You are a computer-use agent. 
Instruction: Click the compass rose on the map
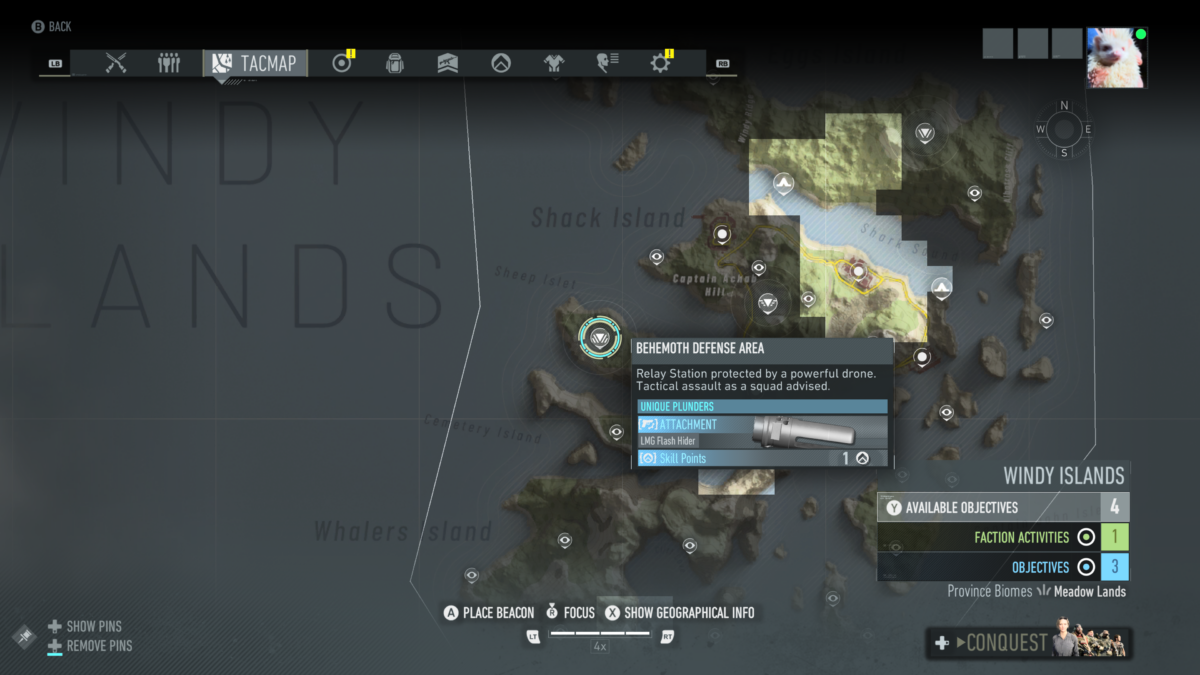coord(1063,129)
